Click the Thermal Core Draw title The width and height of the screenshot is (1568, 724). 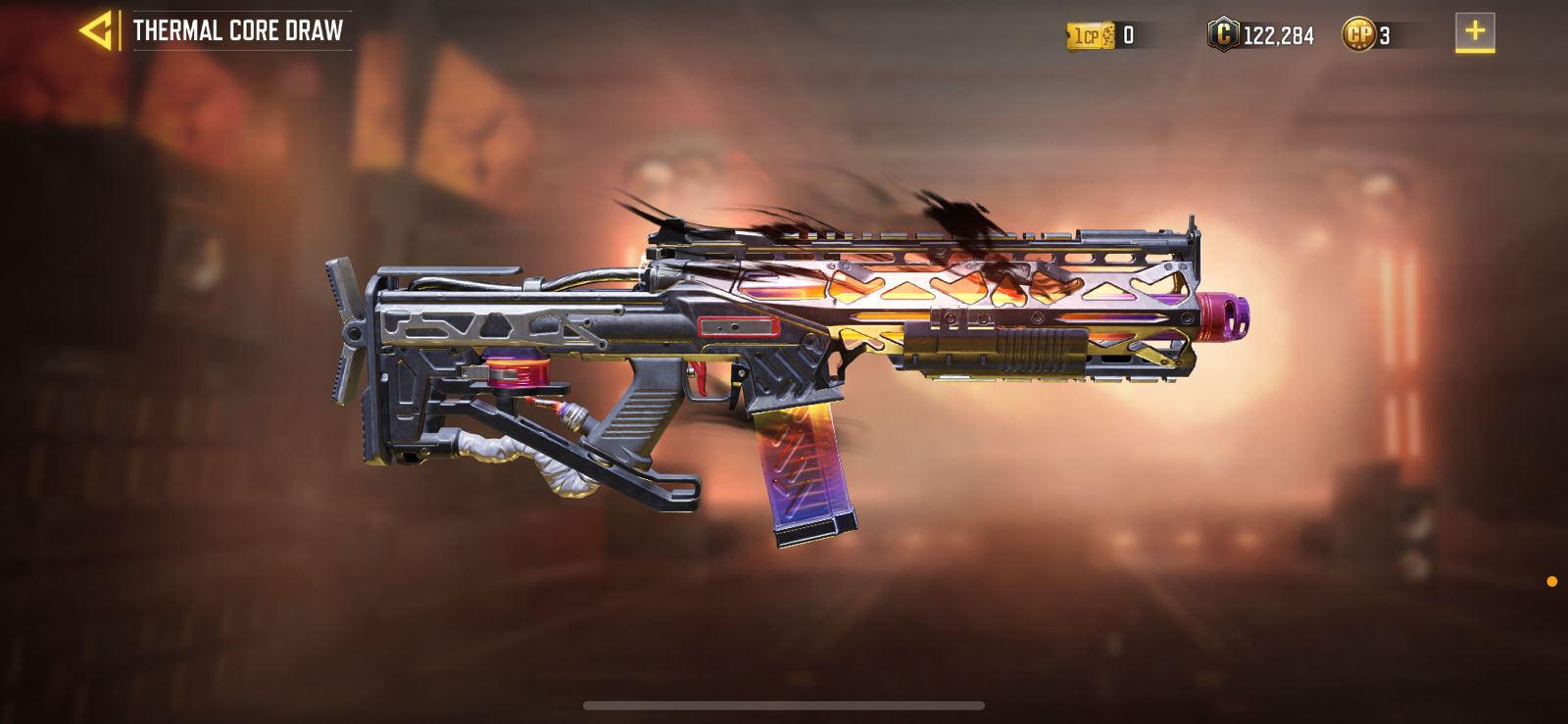[240, 29]
